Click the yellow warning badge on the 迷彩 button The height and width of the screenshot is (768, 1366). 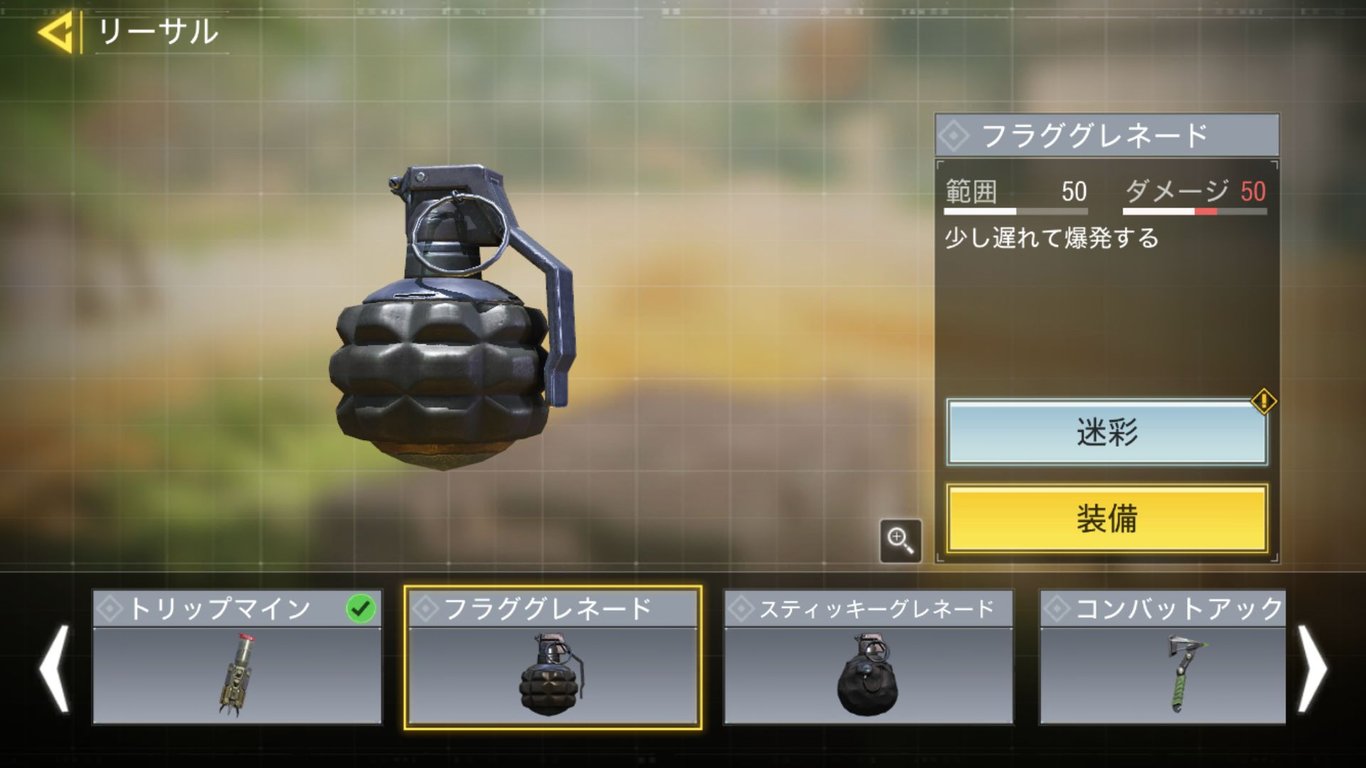pos(1262,399)
